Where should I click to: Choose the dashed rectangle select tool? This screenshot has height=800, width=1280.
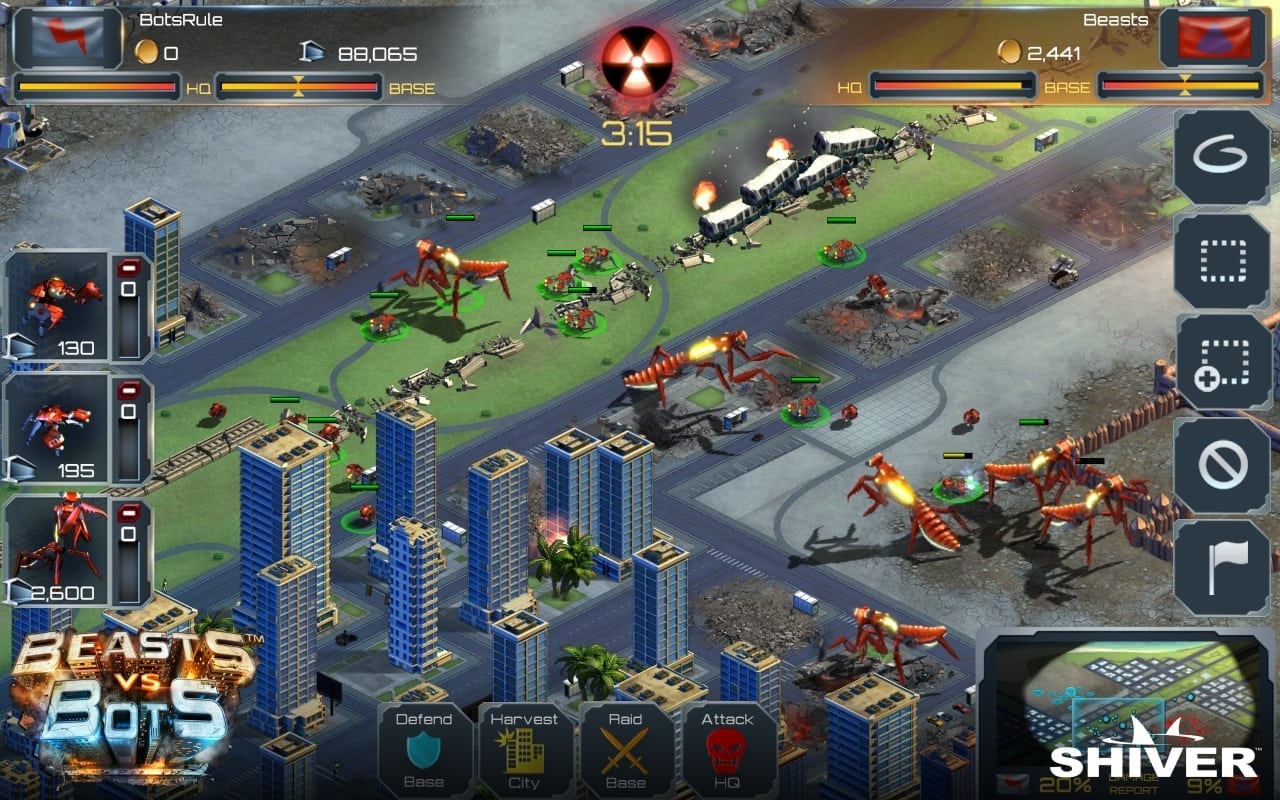[1221, 260]
